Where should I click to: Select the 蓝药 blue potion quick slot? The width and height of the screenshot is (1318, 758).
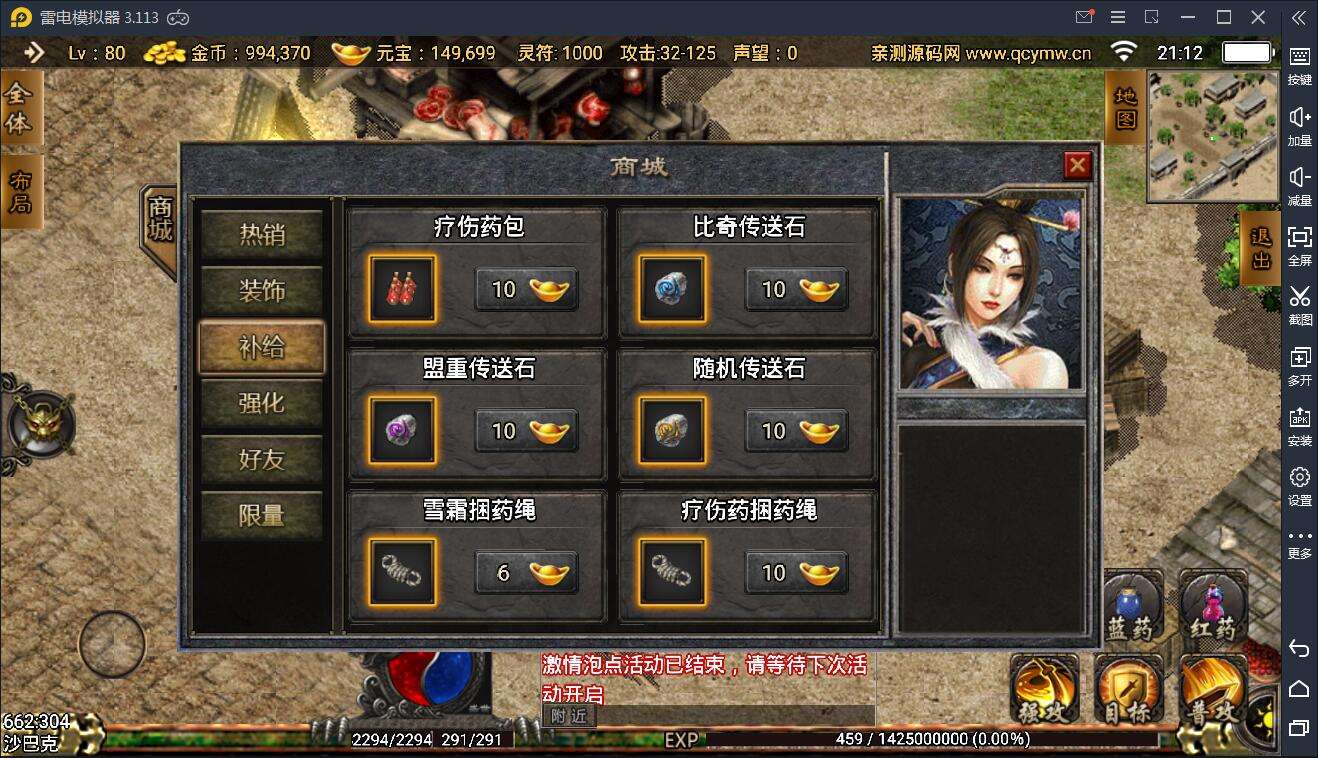(1130, 600)
